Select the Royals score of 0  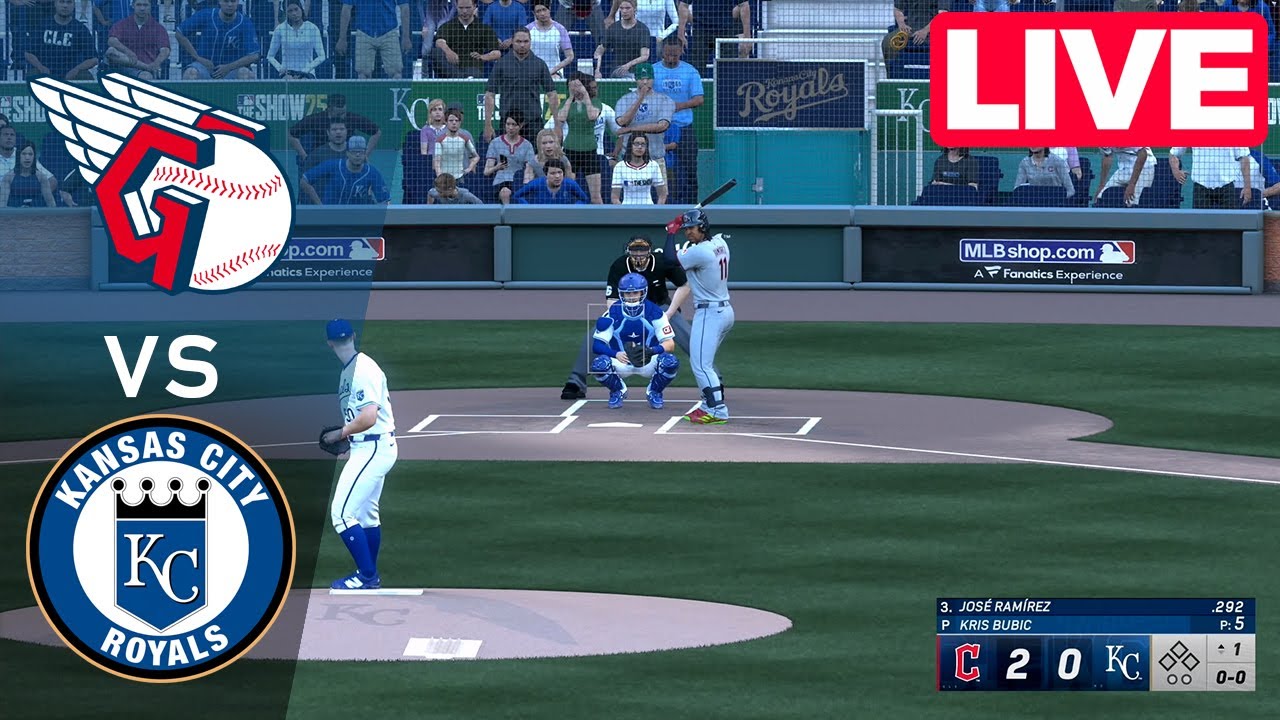click(1068, 661)
